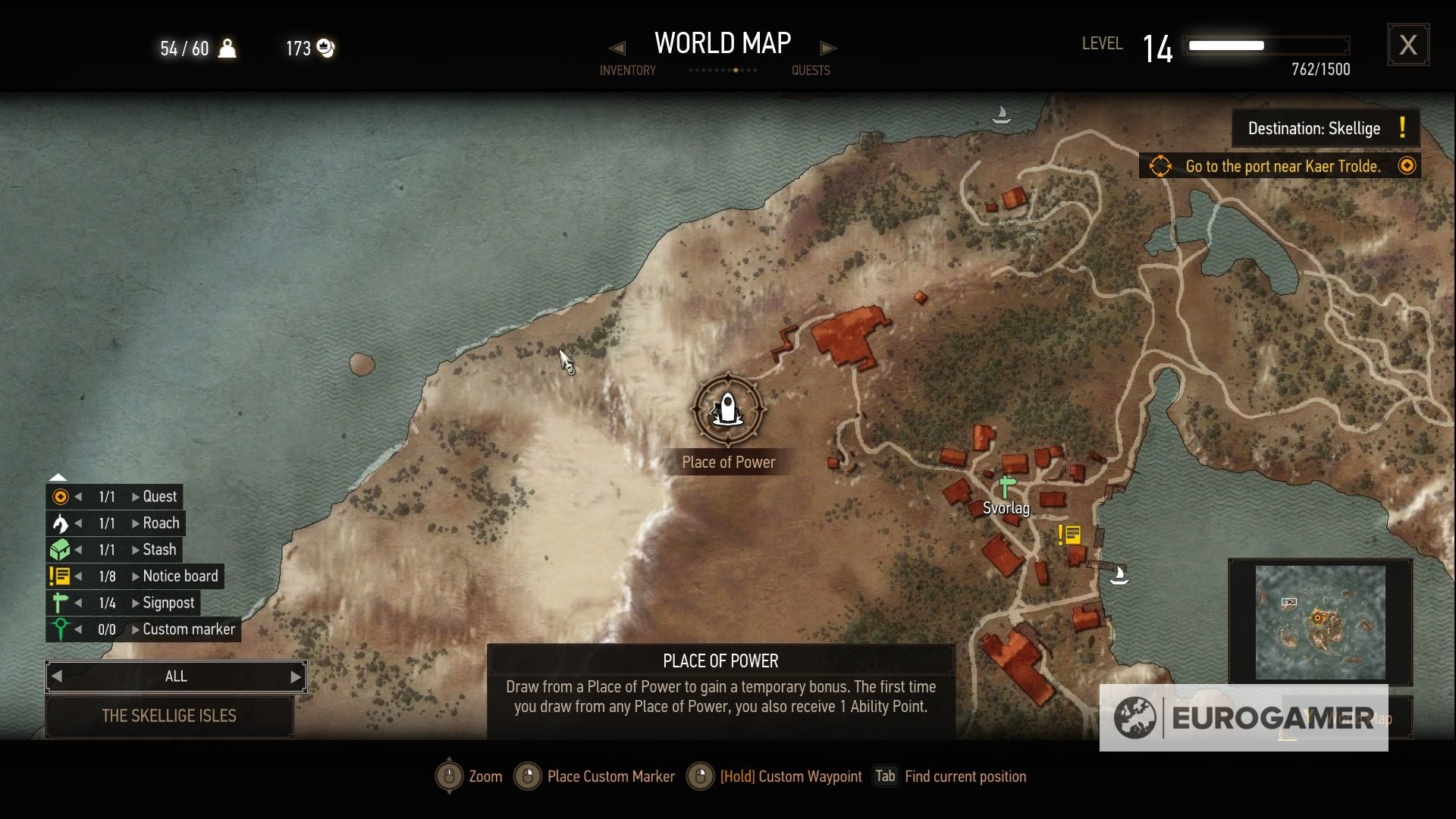Click the Quest icon in the legend
Screen dimensions: 1456x819
pyautogui.click(x=59, y=496)
